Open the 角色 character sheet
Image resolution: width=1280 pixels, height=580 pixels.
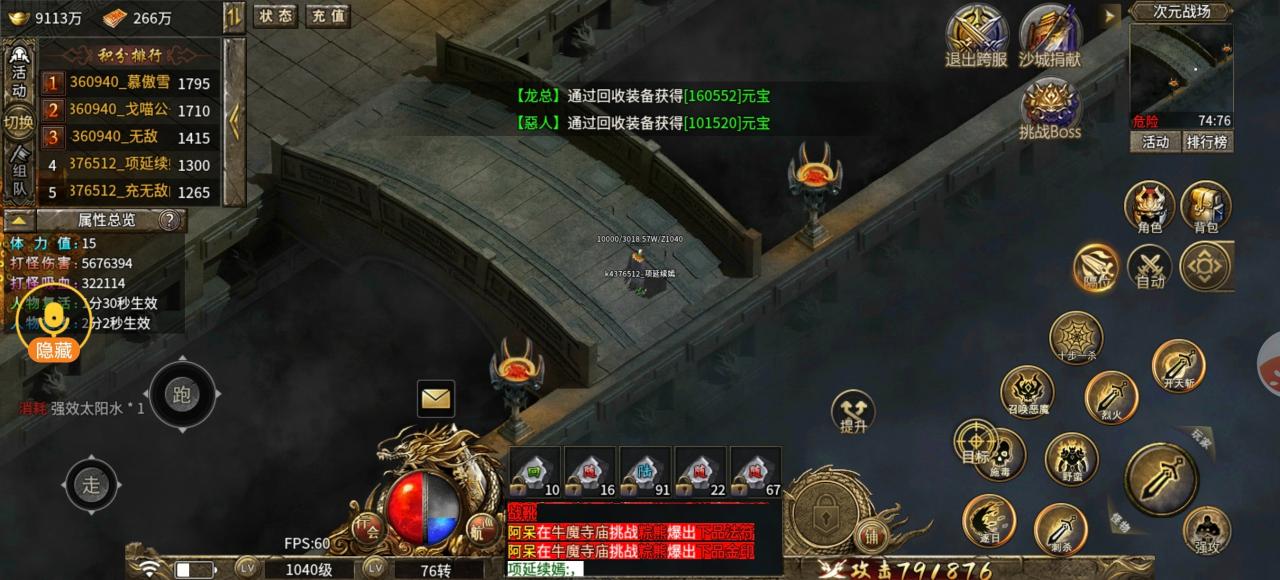(x=1150, y=207)
